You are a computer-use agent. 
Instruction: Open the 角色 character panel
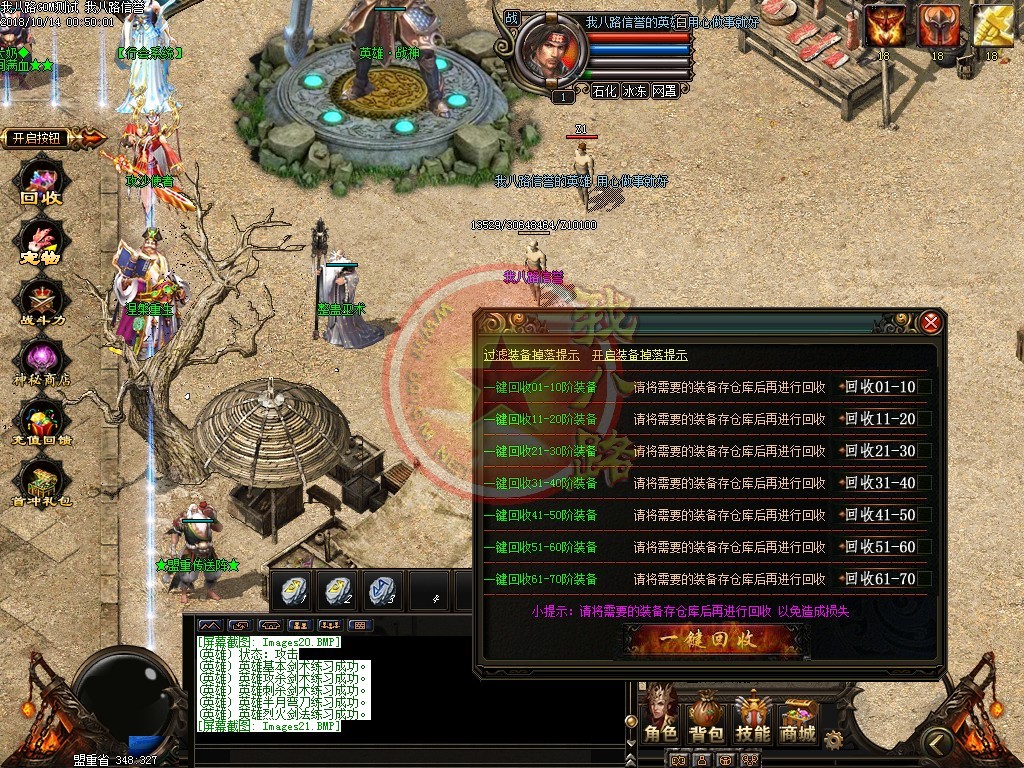pyautogui.click(x=661, y=717)
